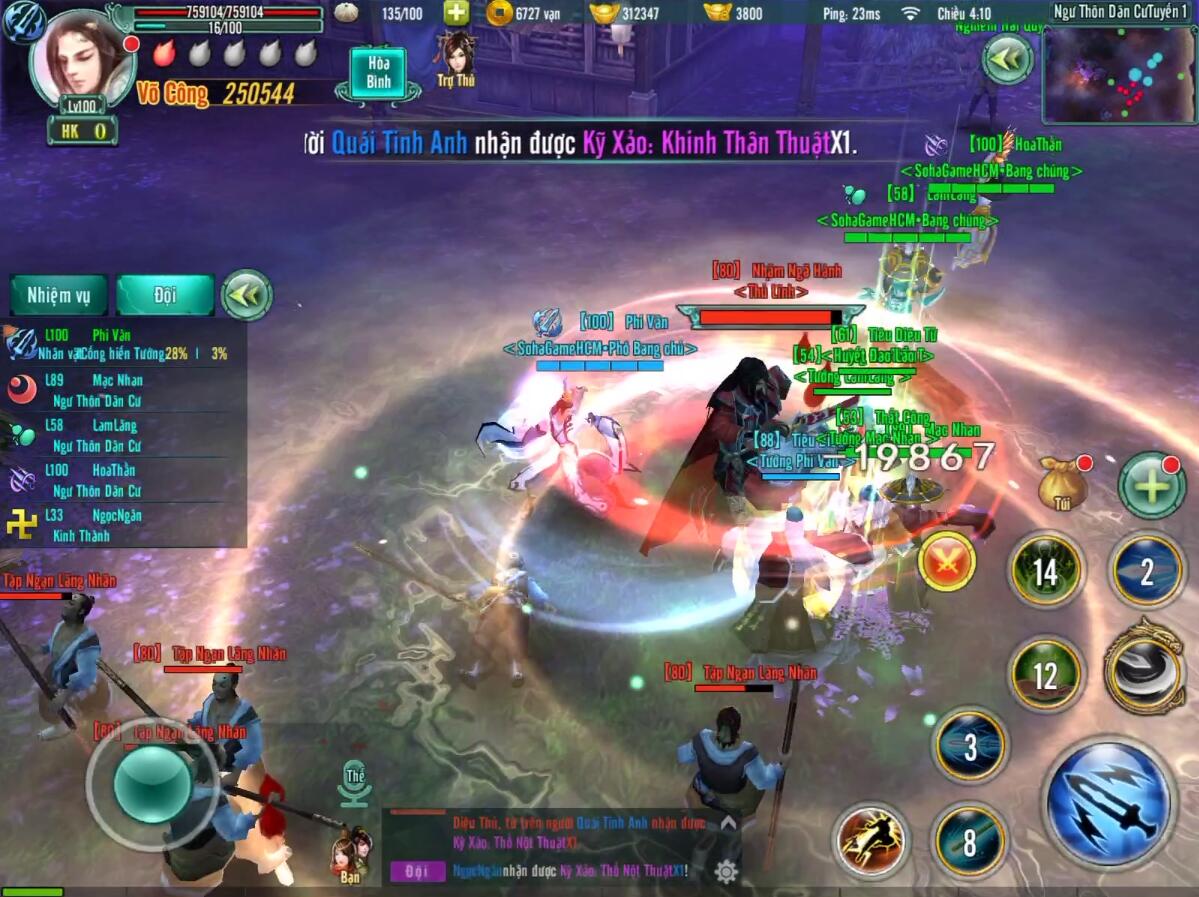
Task: Toggle the Hòa Bình combat mode button
Action: pos(378,74)
